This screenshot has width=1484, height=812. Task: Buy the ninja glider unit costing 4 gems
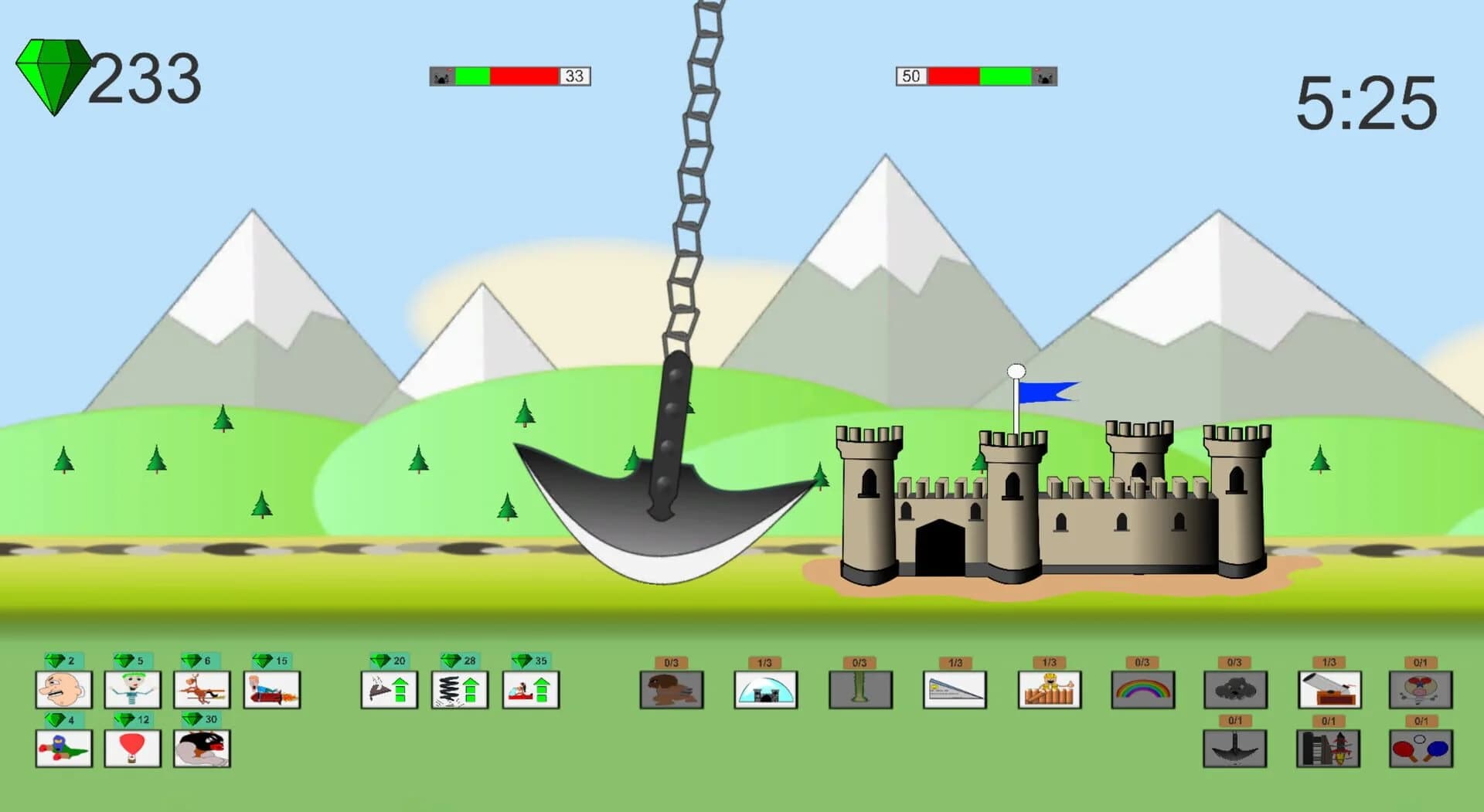[63, 749]
